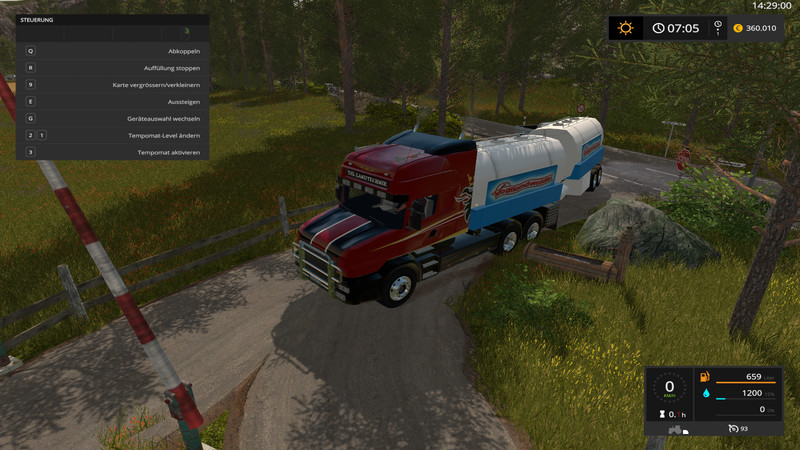Image resolution: width=800 pixels, height=450 pixels.
Task: Toggle the cruise control icon
Action: coord(732,430)
